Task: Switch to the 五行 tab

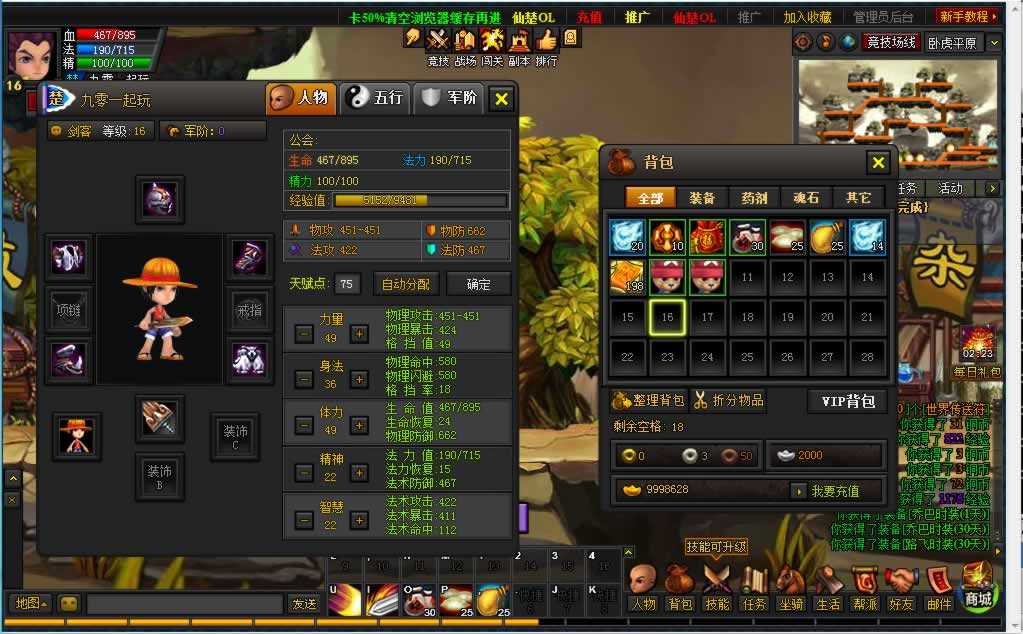Action: (375, 98)
